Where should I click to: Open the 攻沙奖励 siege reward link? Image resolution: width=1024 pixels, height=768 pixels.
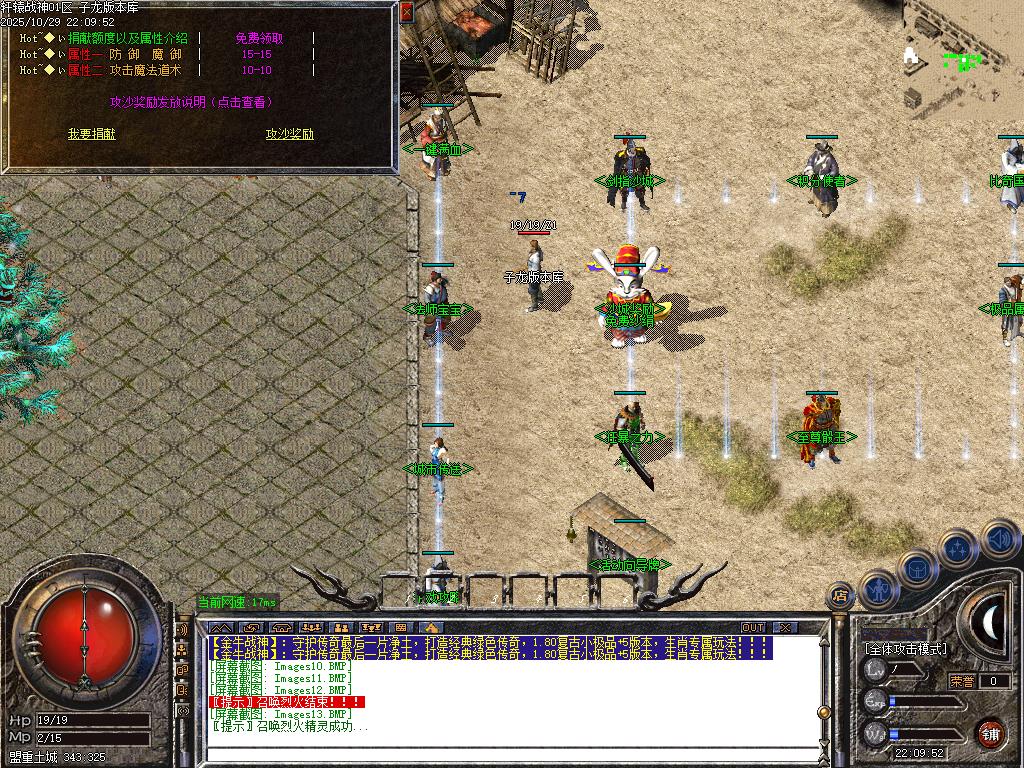(x=290, y=134)
